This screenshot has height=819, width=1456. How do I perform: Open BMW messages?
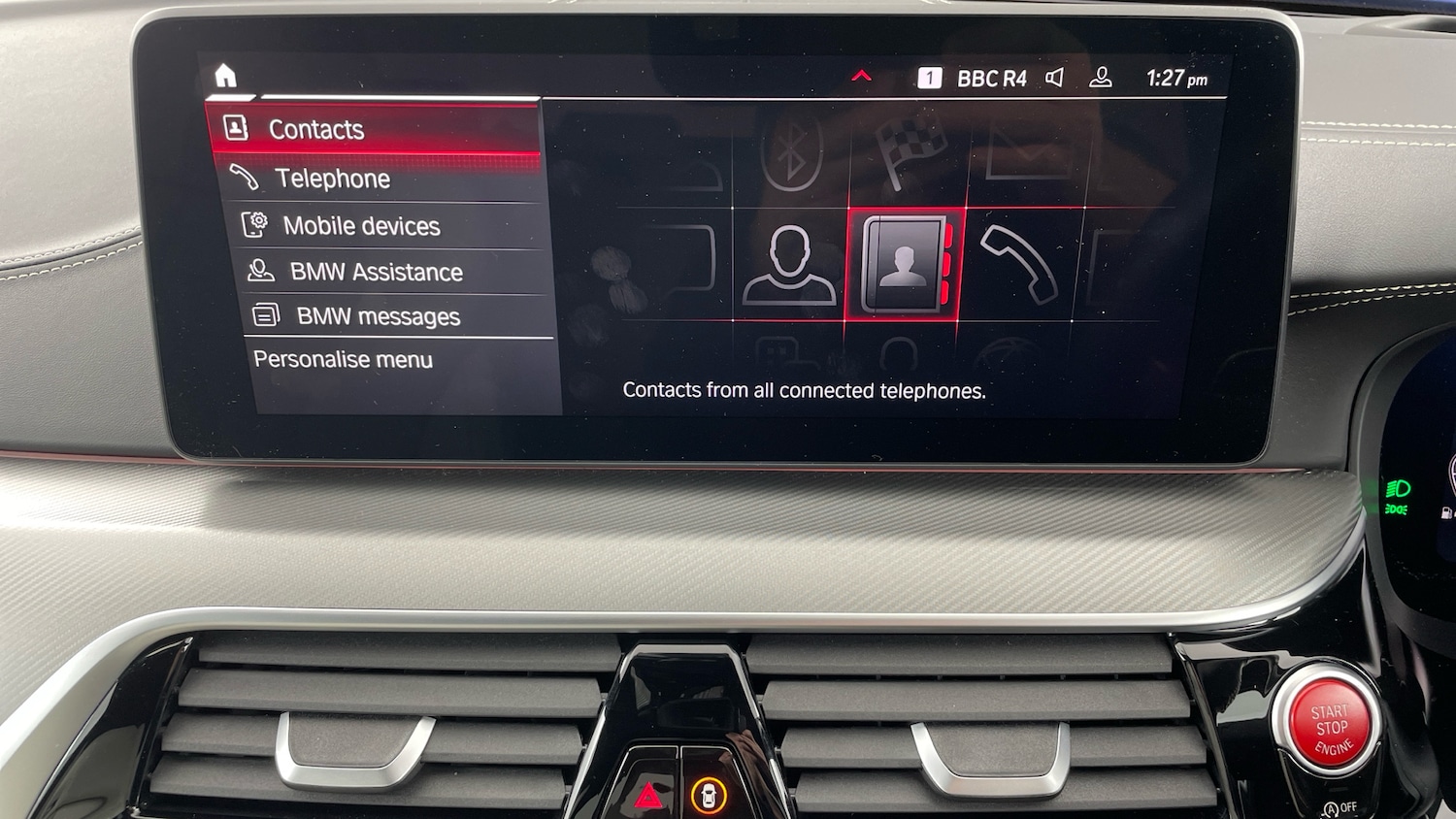point(379,316)
